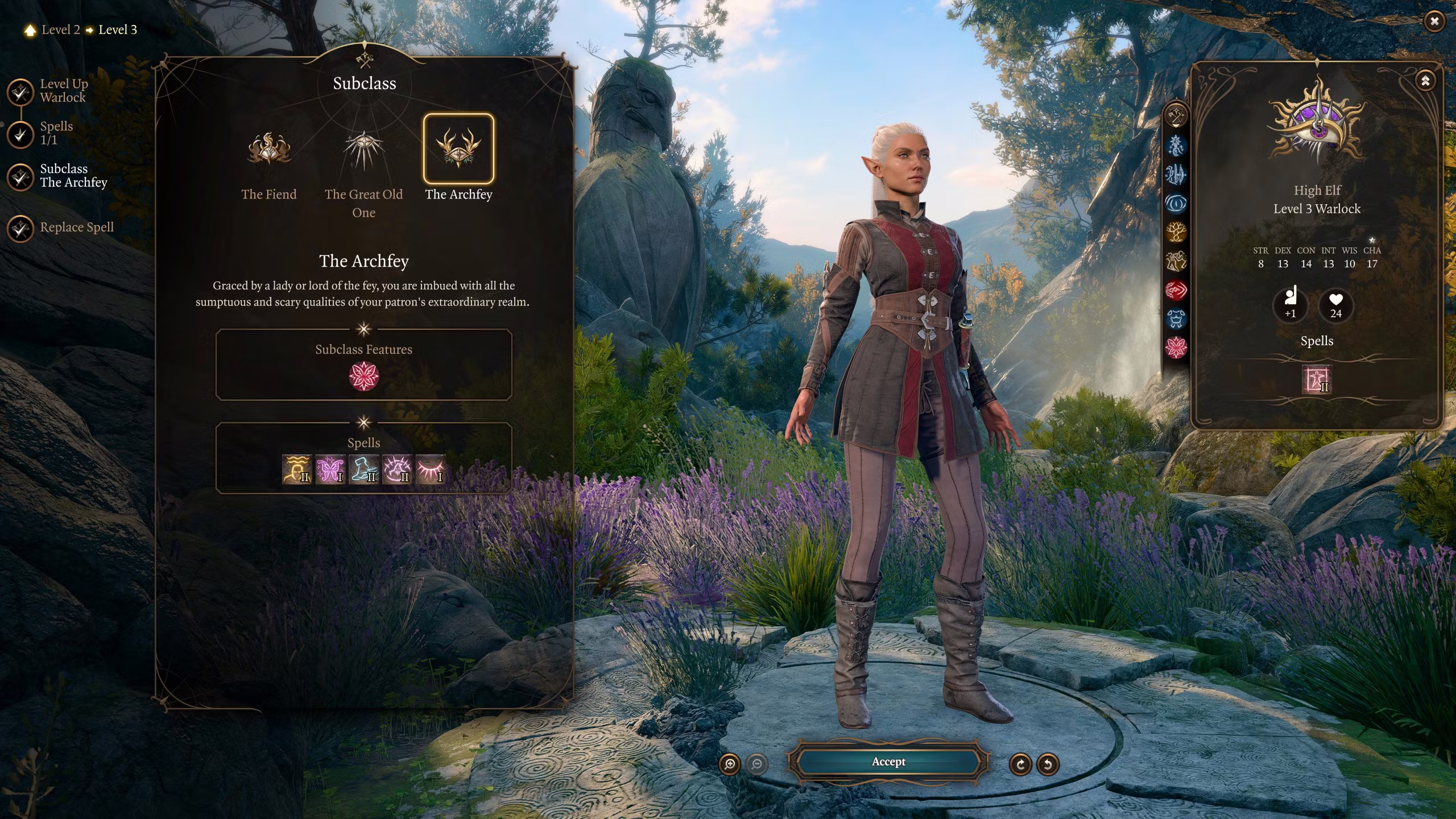This screenshot has height=819, width=1456.
Task: Rotate character with the counter-clockwise arrow button
Action: point(1048,764)
